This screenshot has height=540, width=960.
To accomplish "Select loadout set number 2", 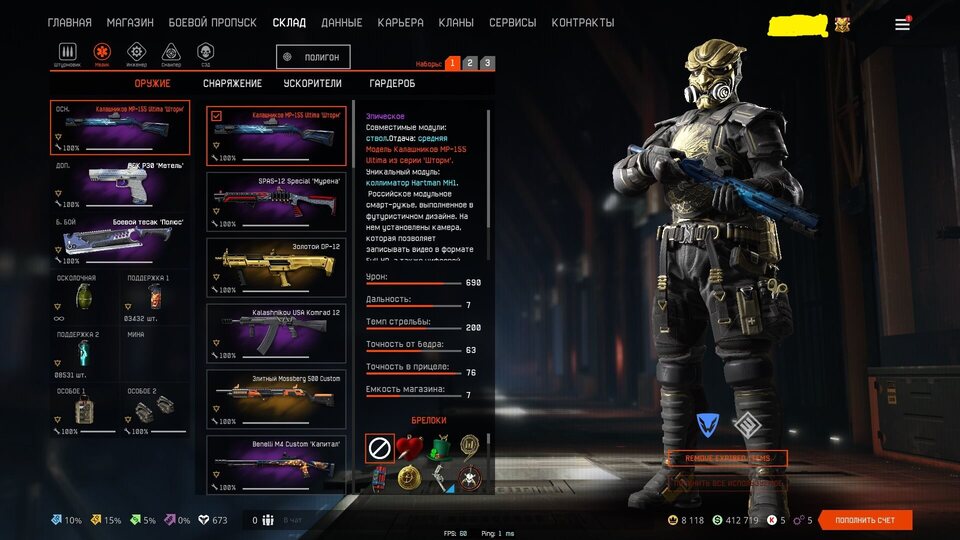I will 470,63.
